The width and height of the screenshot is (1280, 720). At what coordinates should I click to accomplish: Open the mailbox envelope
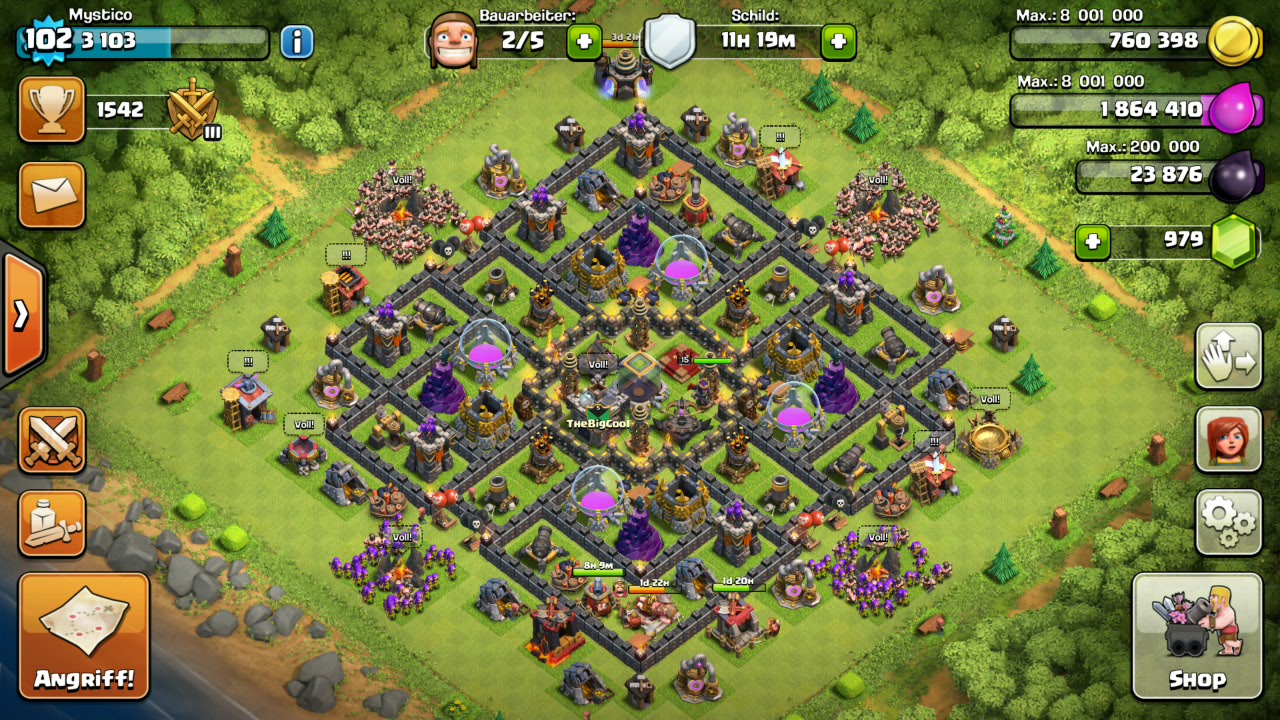[52, 194]
